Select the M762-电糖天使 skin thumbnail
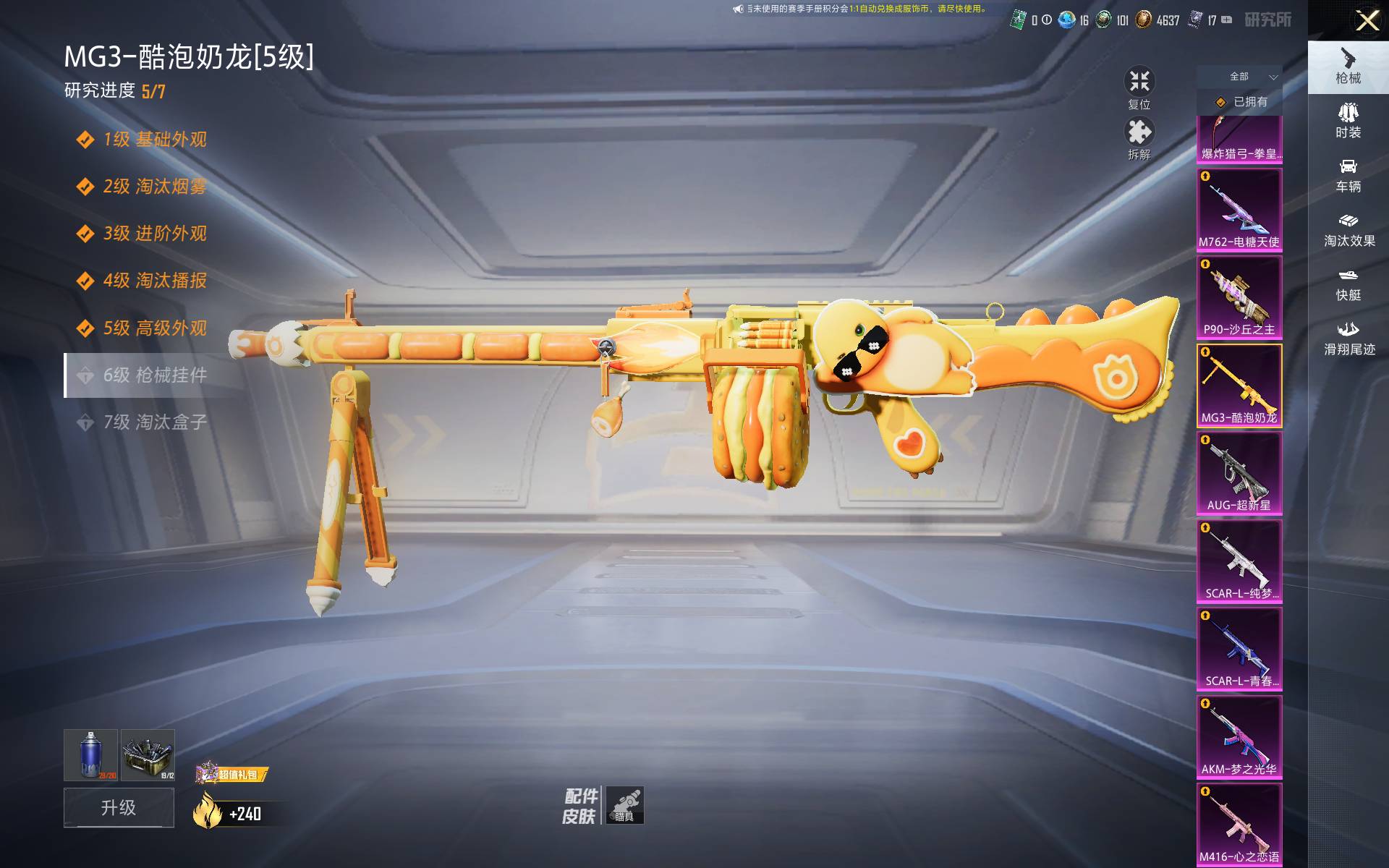 [1239, 210]
